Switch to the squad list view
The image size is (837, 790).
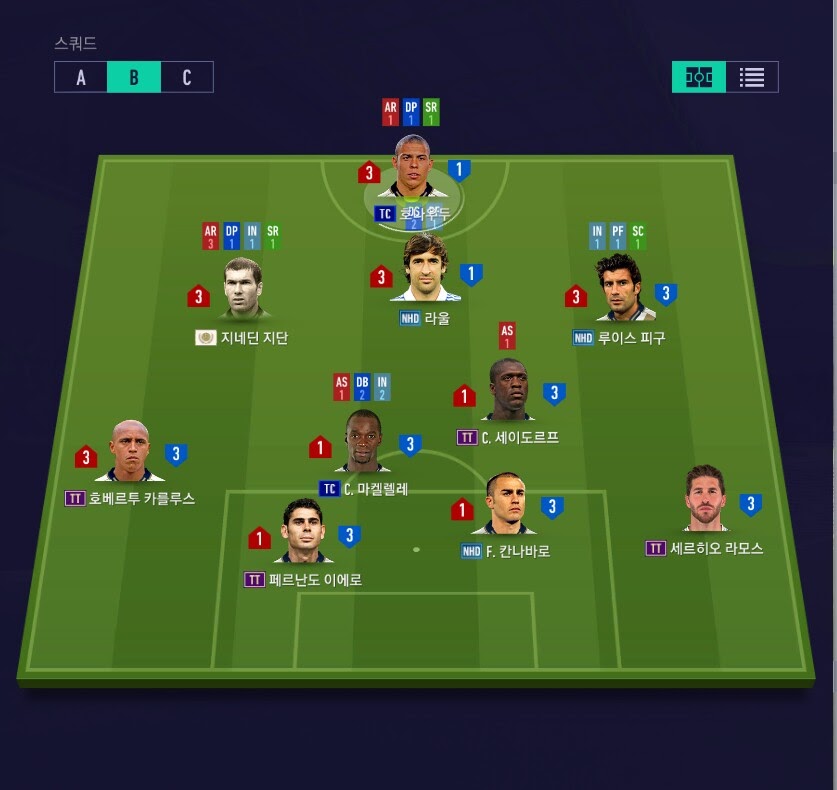coord(752,77)
